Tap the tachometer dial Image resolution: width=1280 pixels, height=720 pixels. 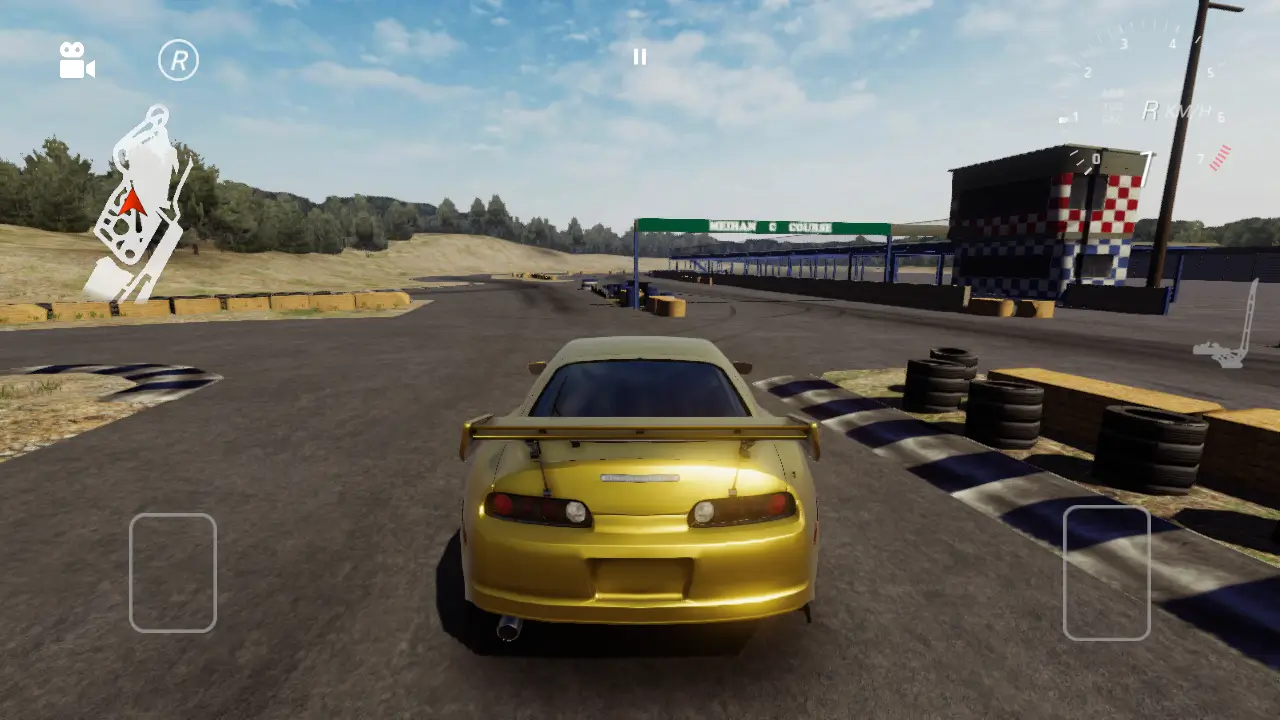(x=1150, y=80)
